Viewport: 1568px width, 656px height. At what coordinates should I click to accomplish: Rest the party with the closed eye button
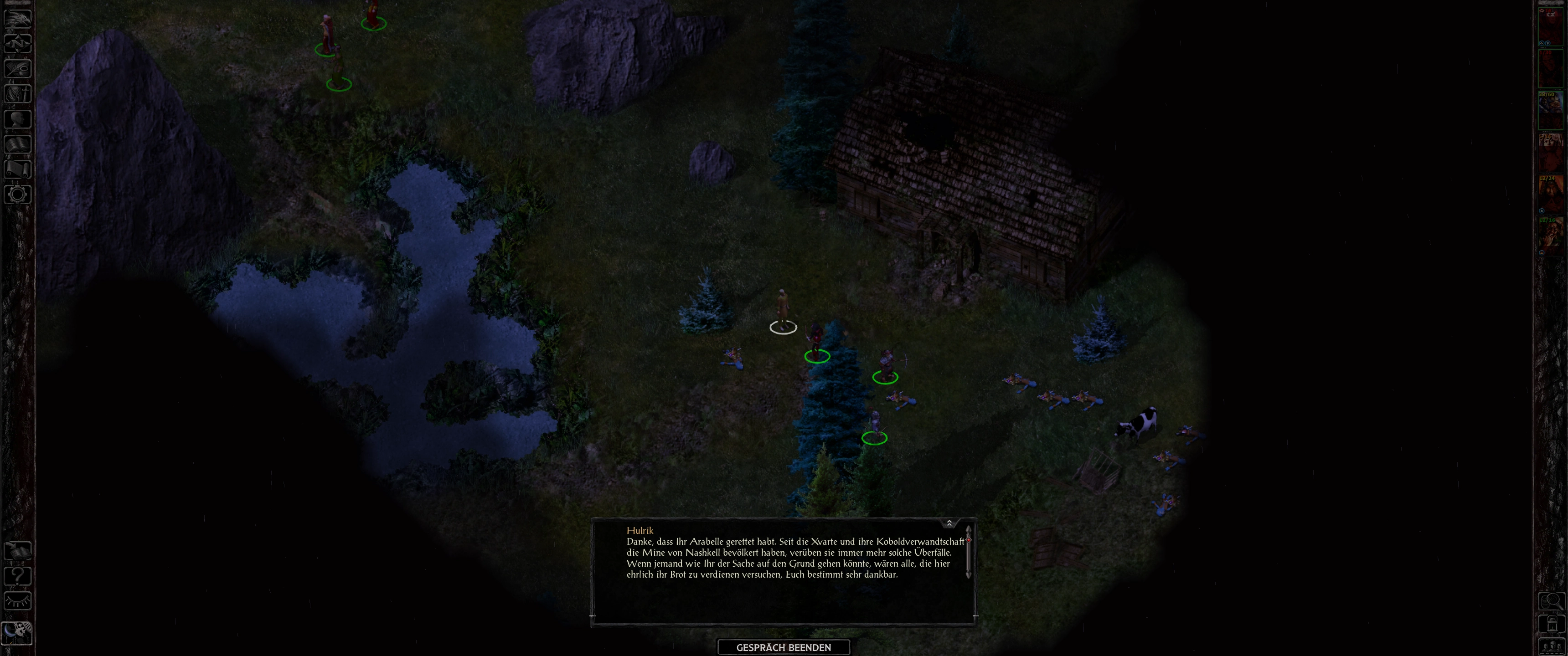coord(18,601)
